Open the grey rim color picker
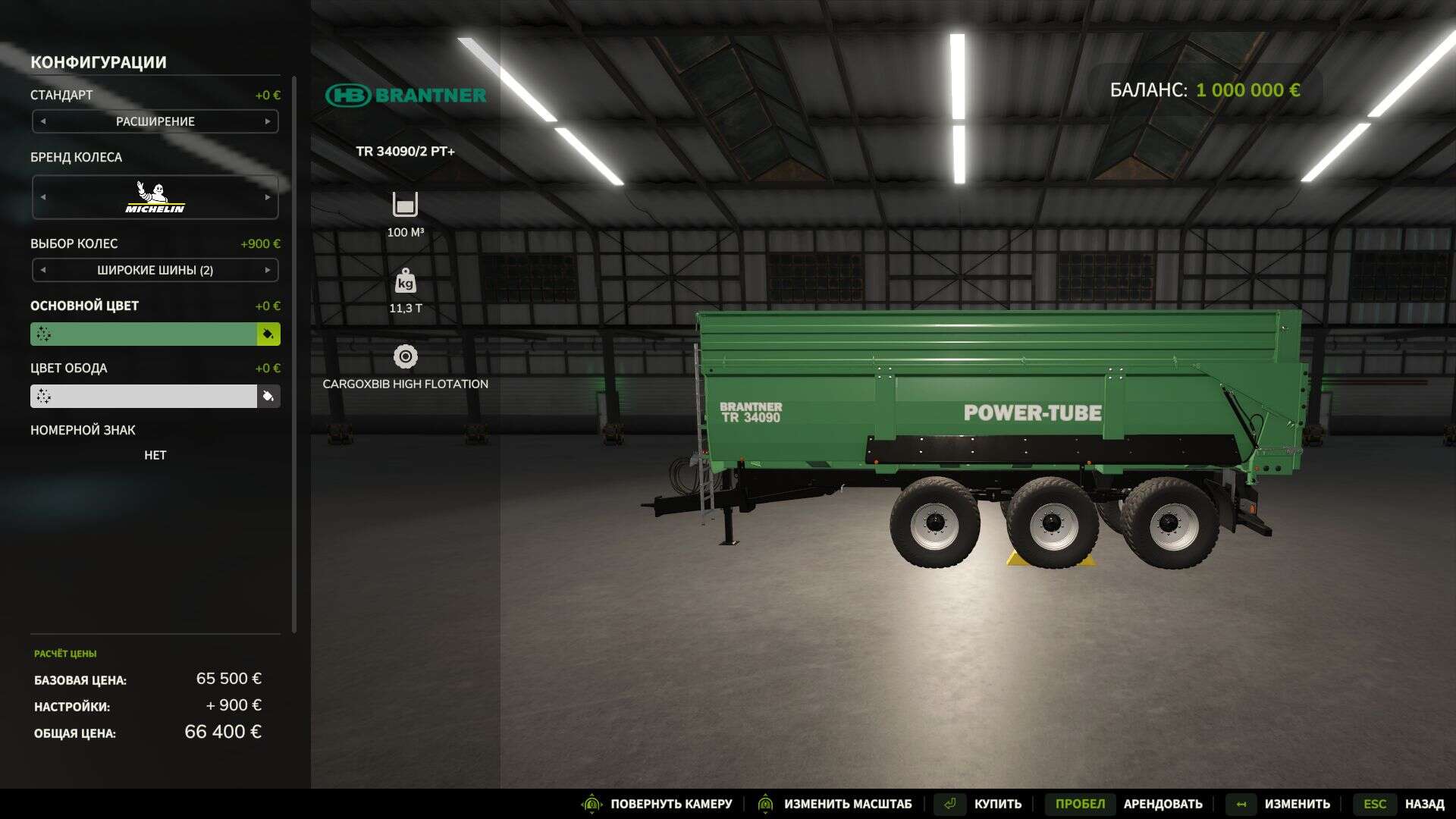1456x819 pixels. pos(143,397)
